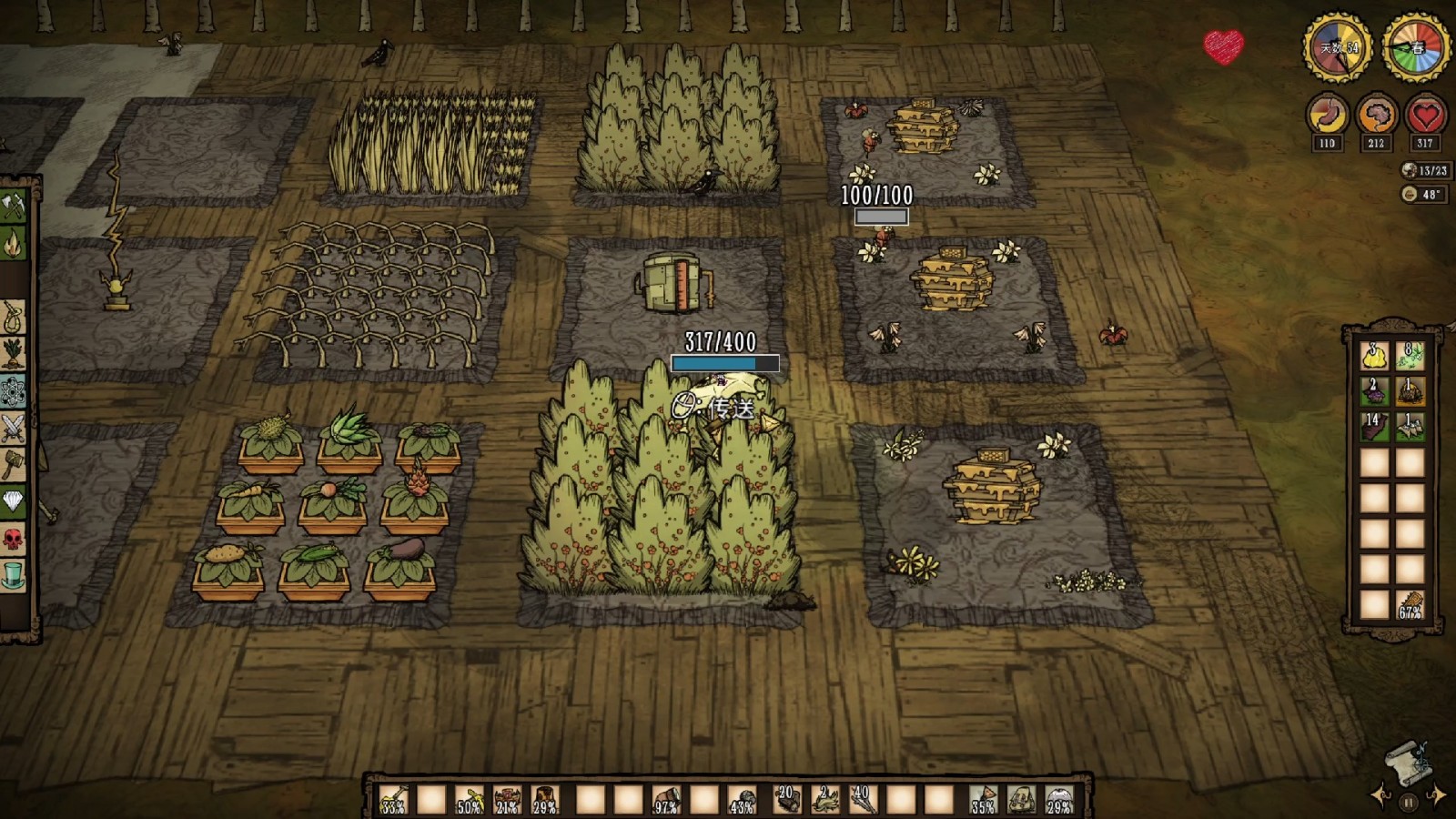
Task: Pick the stack of 14 in backpack
Action: (1374, 426)
